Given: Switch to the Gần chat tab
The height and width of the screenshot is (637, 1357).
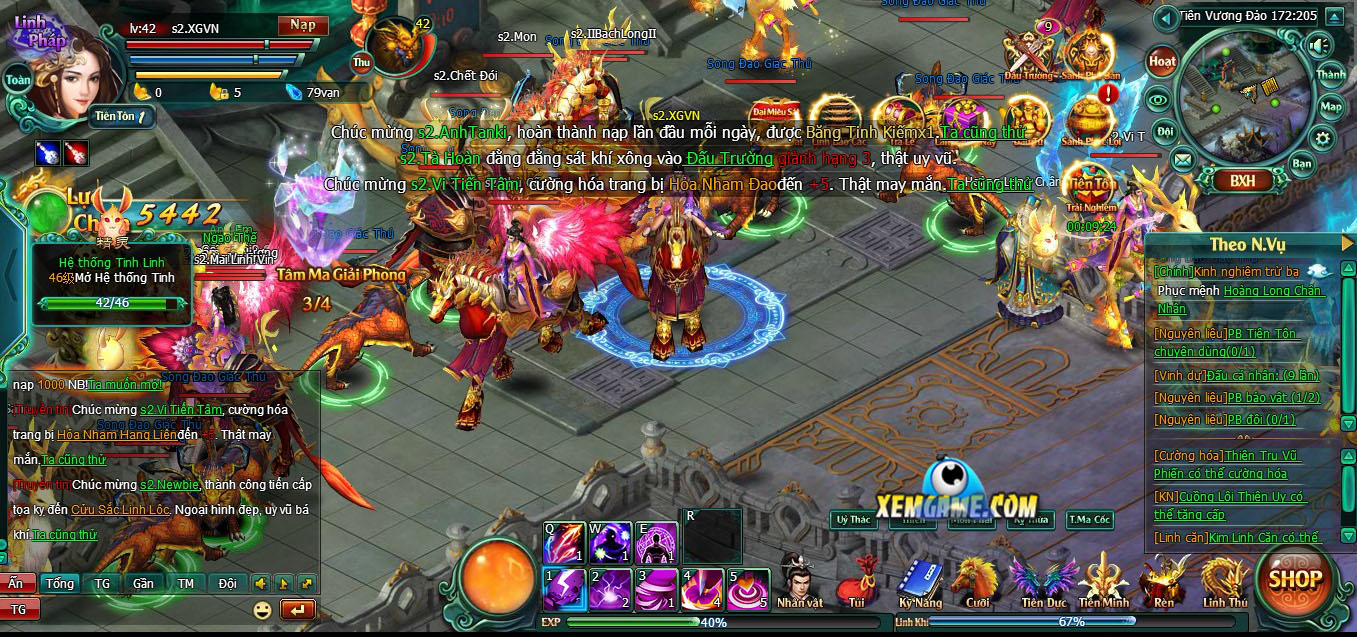Looking at the screenshot, I should 143,583.
